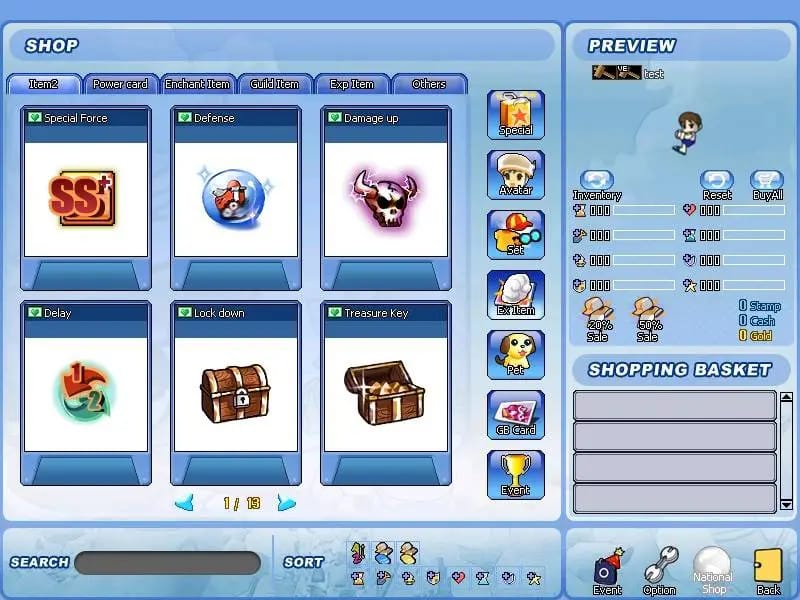Go to the next shop page
Viewport: 800px width, 600px height.
click(287, 503)
